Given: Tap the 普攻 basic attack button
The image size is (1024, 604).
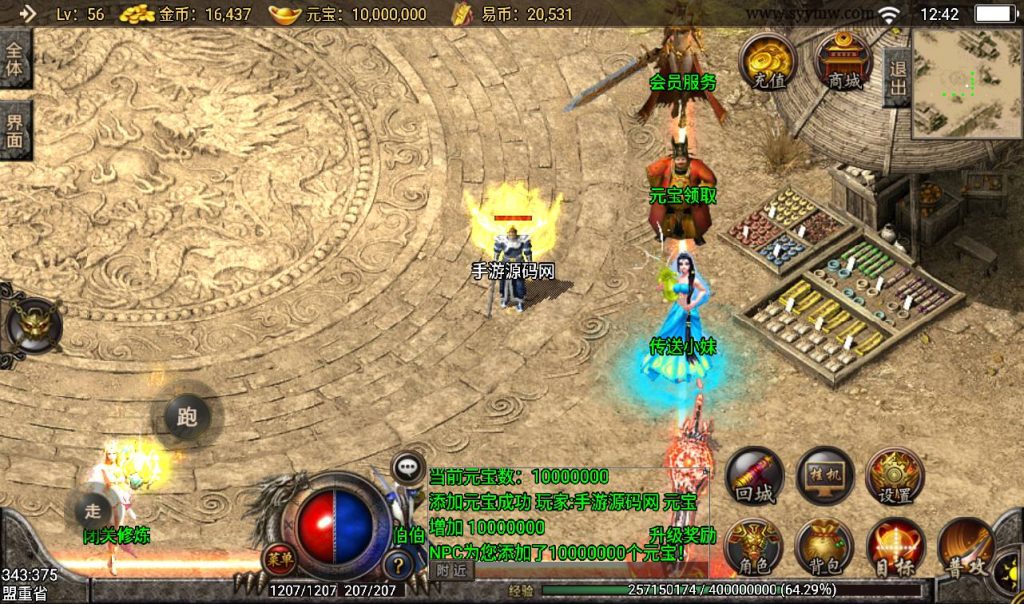Looking at the screenshot, I should [965, 548].
